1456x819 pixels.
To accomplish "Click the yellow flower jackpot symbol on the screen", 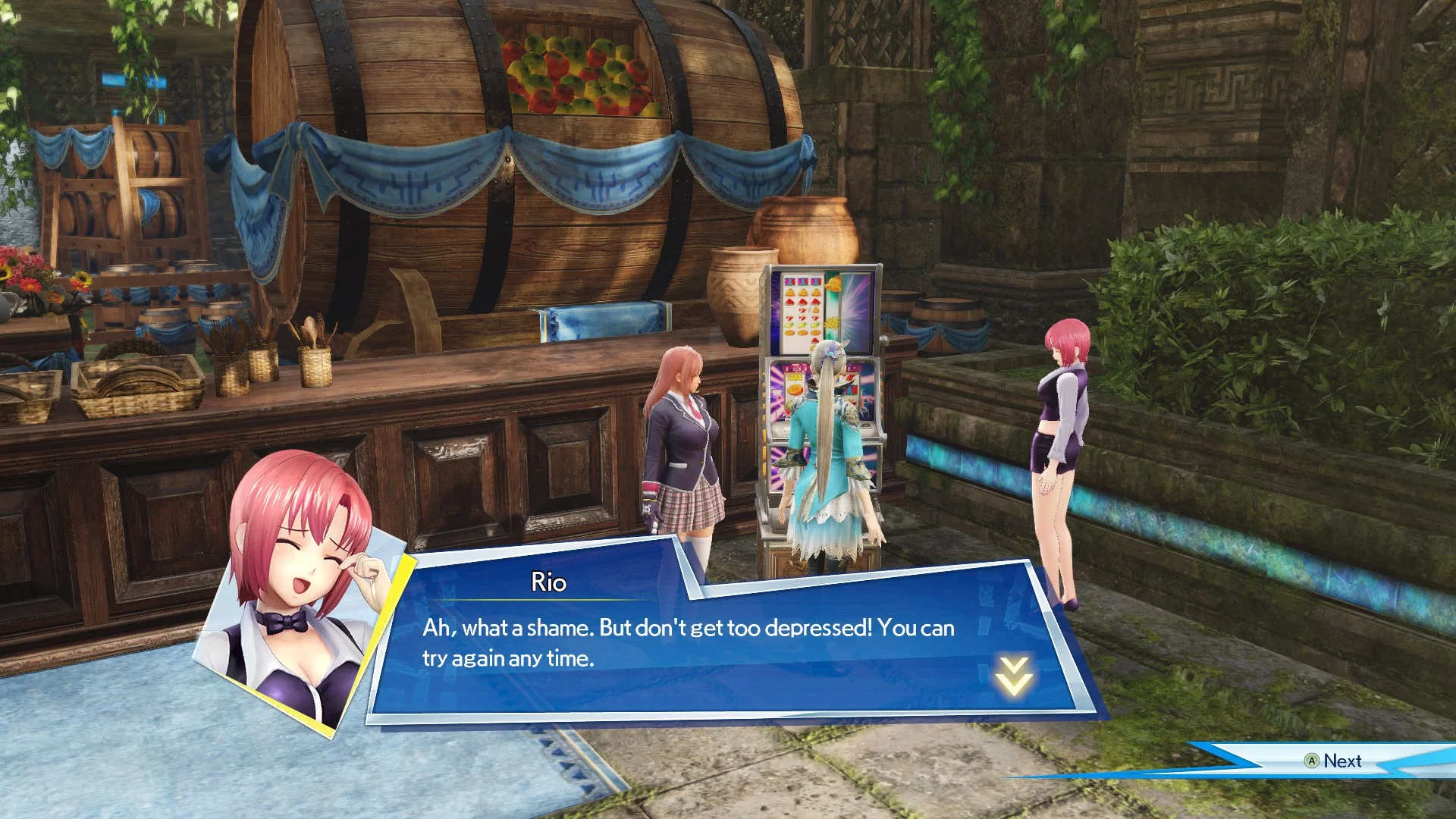I will tap(833, 322).
